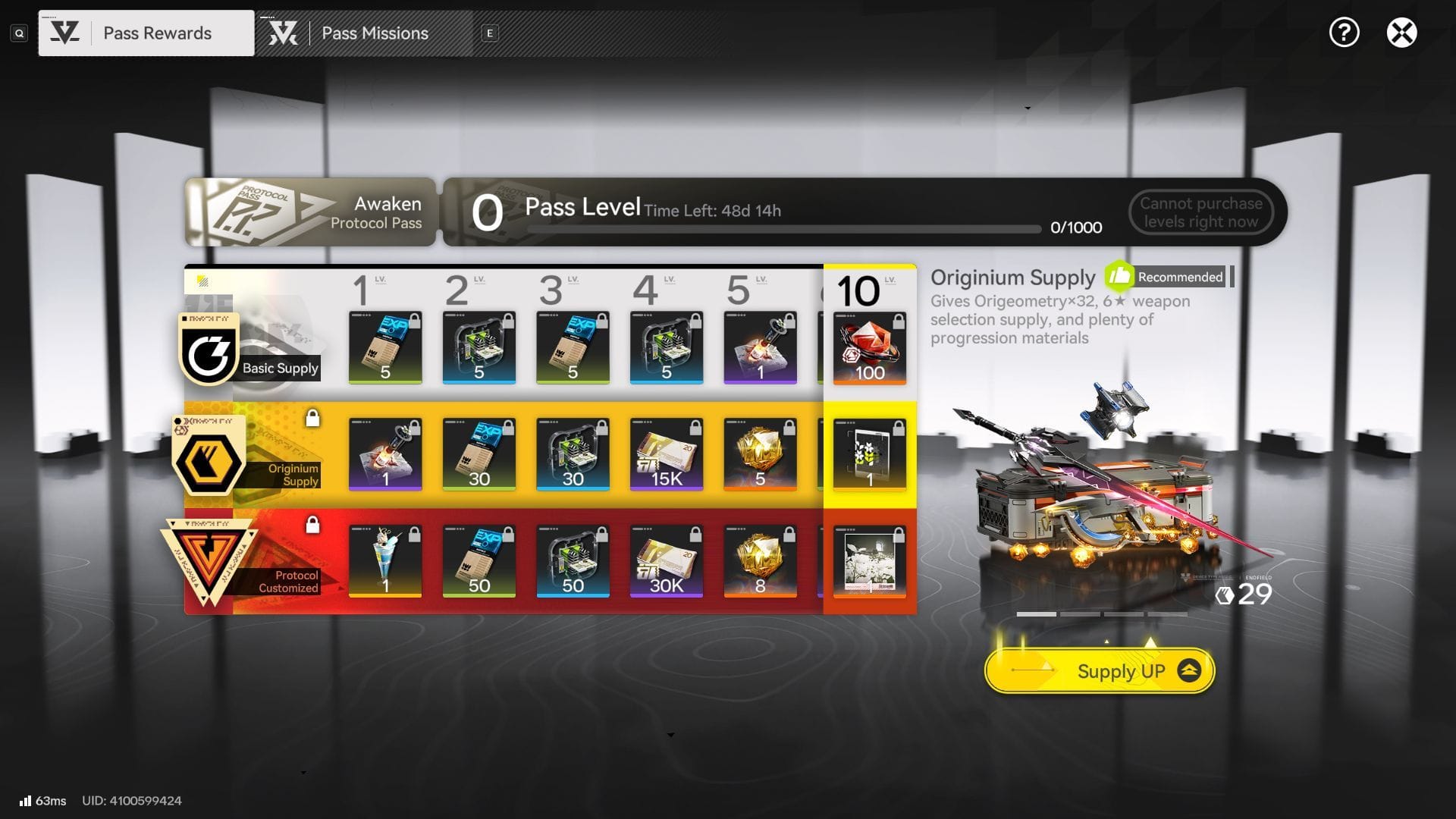Close the Protocol Pass screen
Screen dimensions: 1456x819
pyautogui.click(x=1401, y=33)
